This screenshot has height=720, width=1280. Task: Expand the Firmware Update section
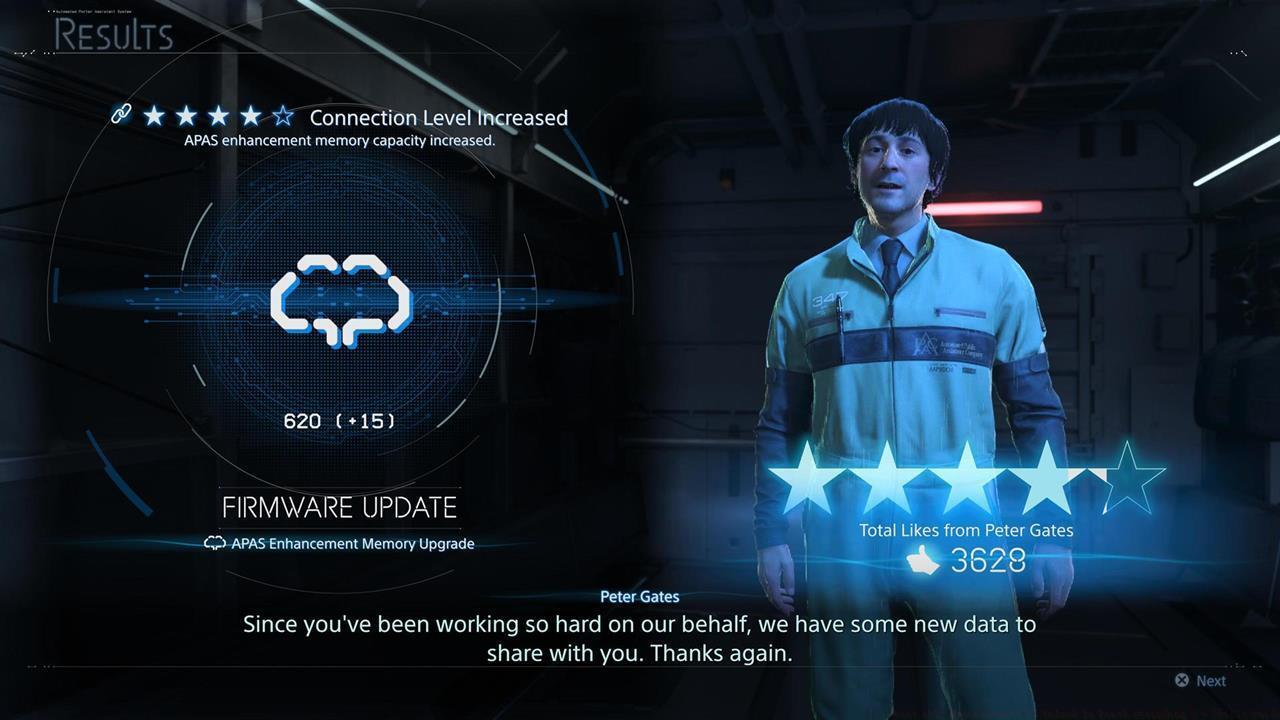click(x=339, y=507)
